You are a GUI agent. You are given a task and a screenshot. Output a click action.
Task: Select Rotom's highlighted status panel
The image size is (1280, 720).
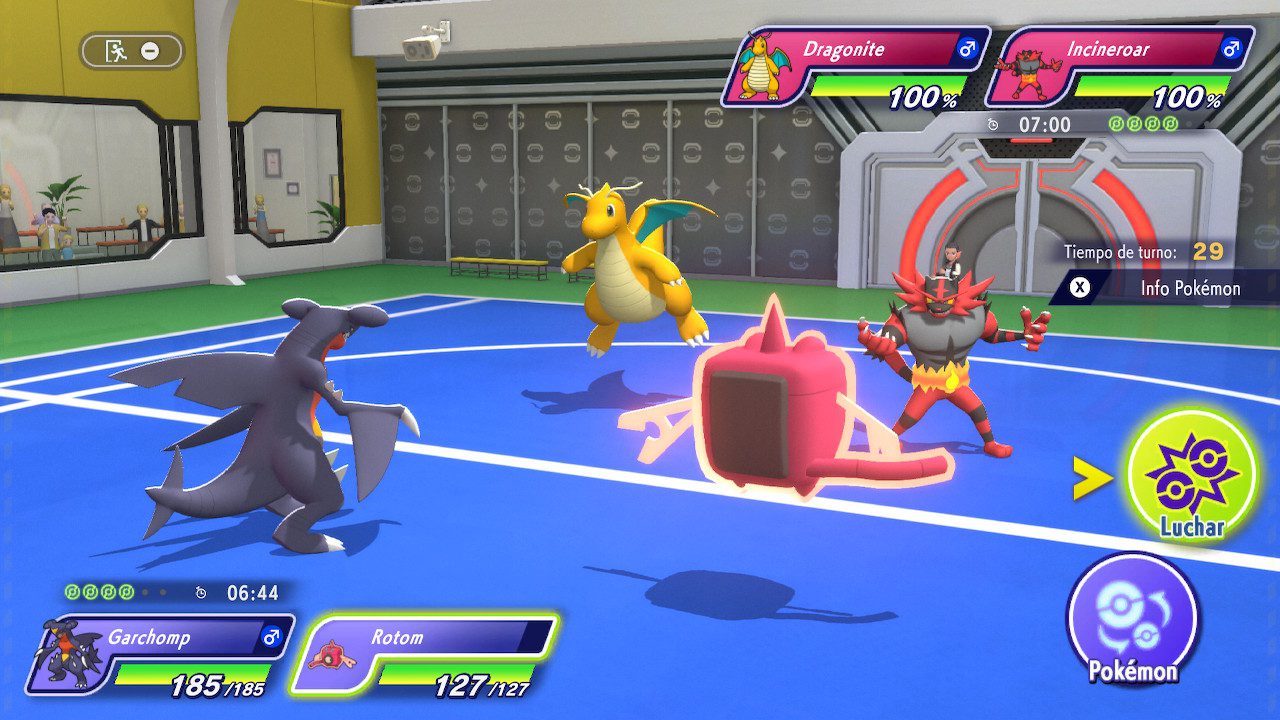click(425, 655)
